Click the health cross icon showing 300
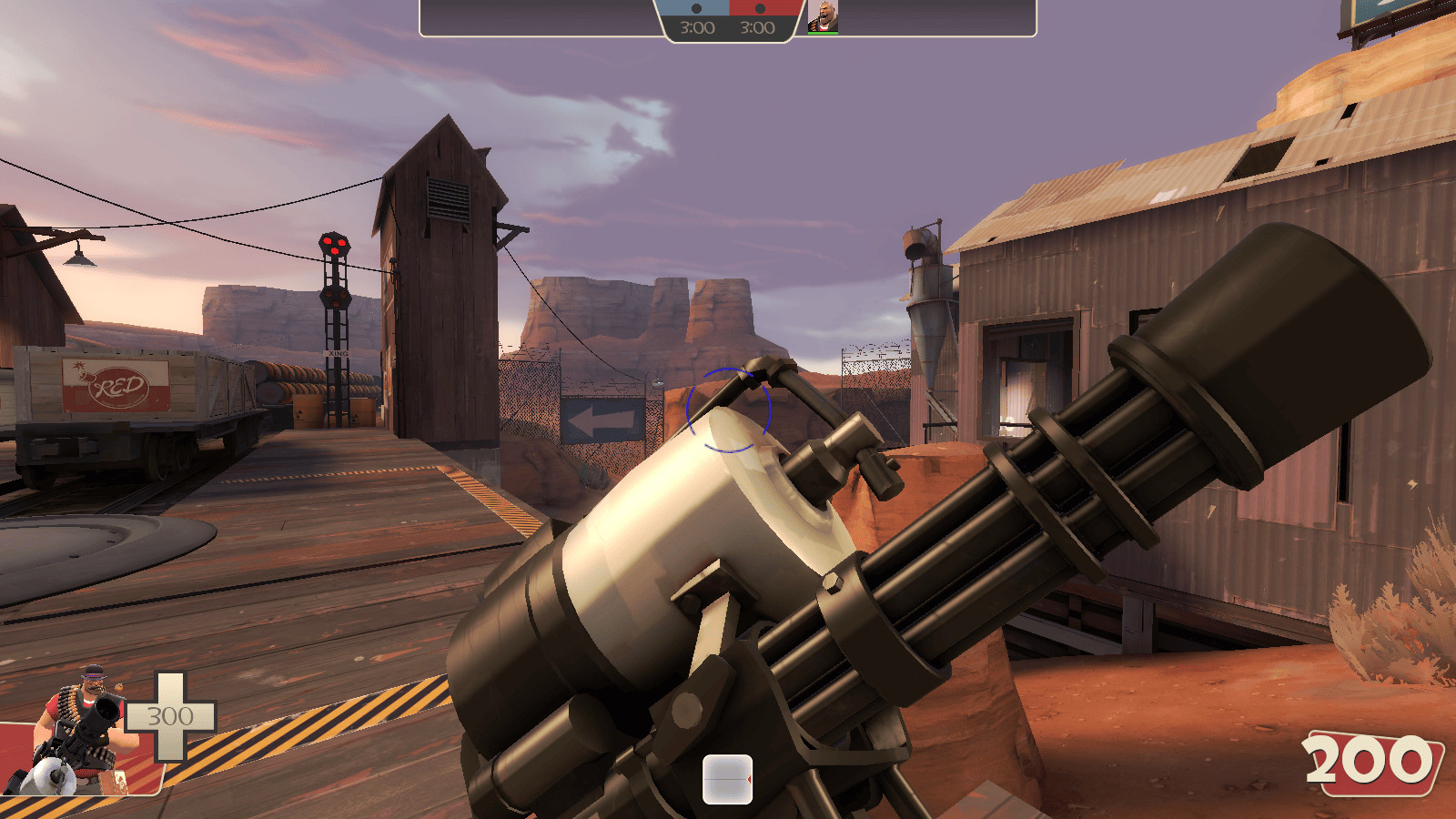The height and width of the screenshot is (819, 1456). pos(169,714)
